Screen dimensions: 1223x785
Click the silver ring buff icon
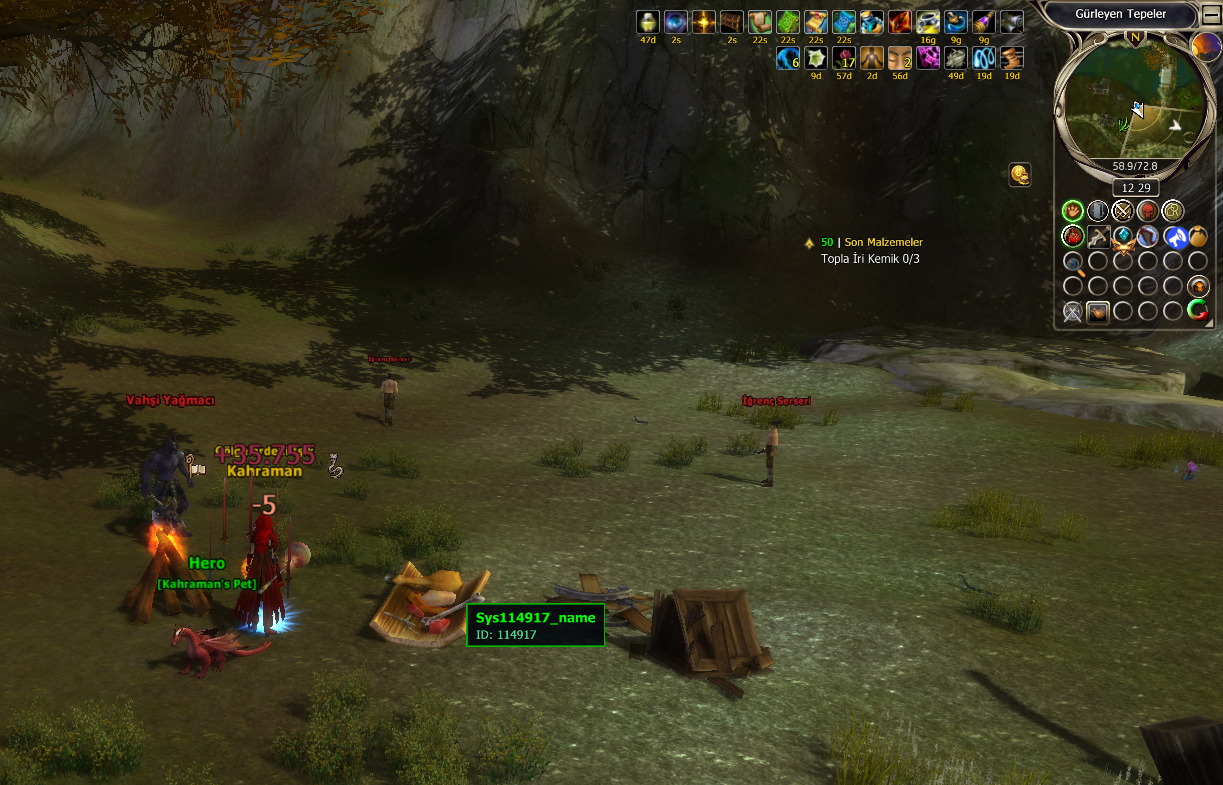point(928,22)
